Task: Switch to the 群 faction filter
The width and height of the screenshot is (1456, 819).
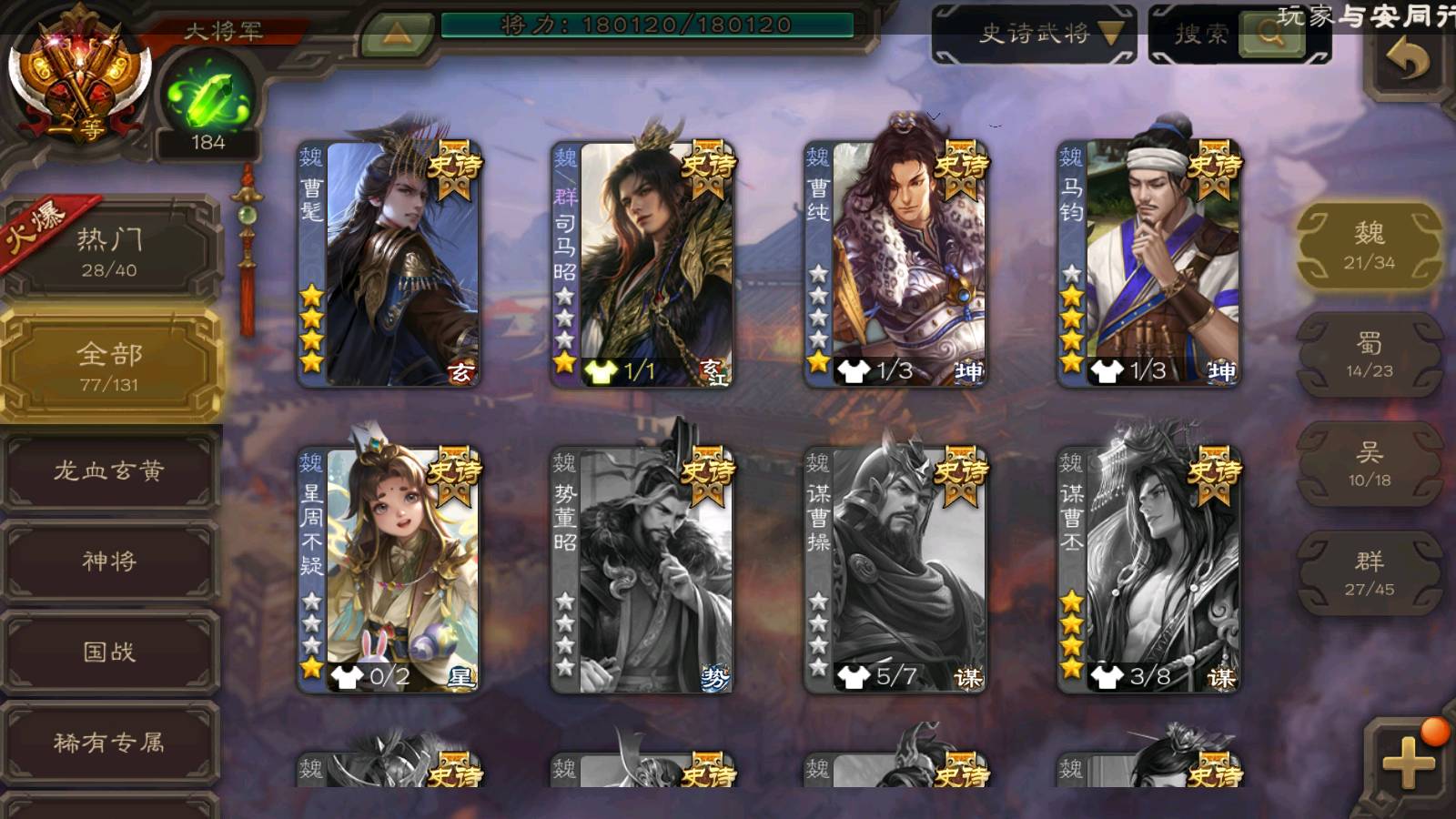Action: 1369,573
